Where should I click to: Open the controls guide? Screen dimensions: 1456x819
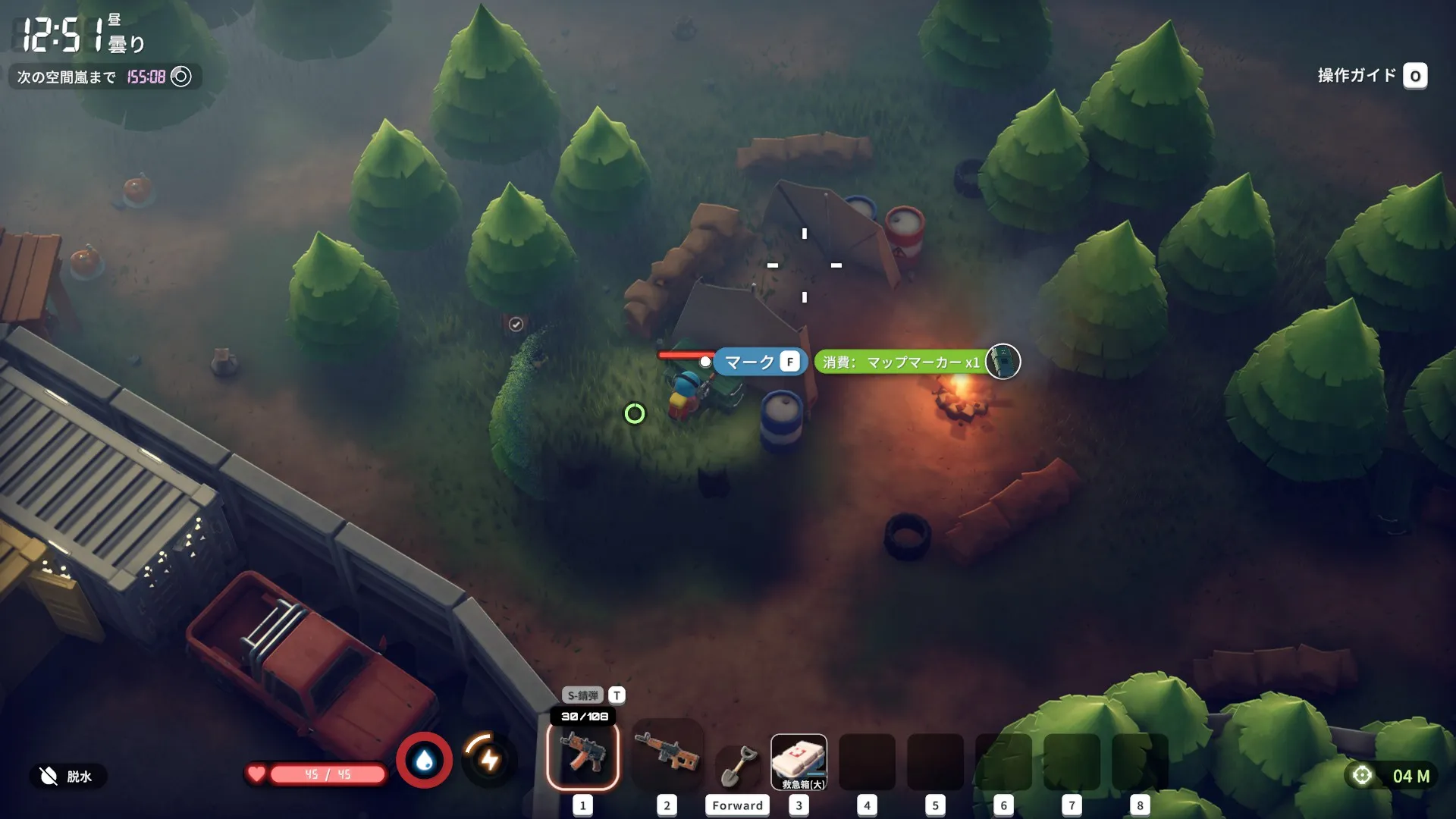pos(1371,76)
